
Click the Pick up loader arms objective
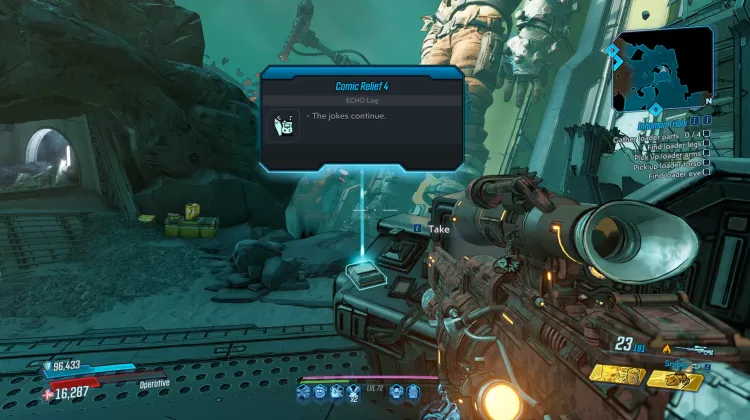[668, 156]
